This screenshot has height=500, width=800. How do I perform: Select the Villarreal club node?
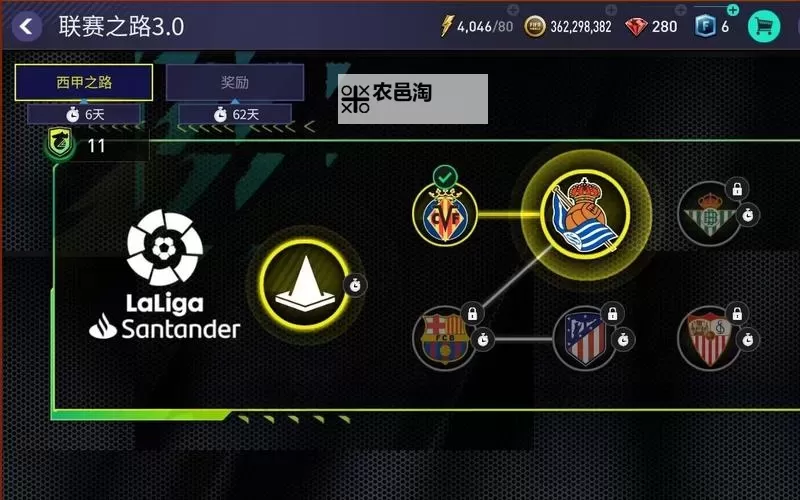(445, 215)
